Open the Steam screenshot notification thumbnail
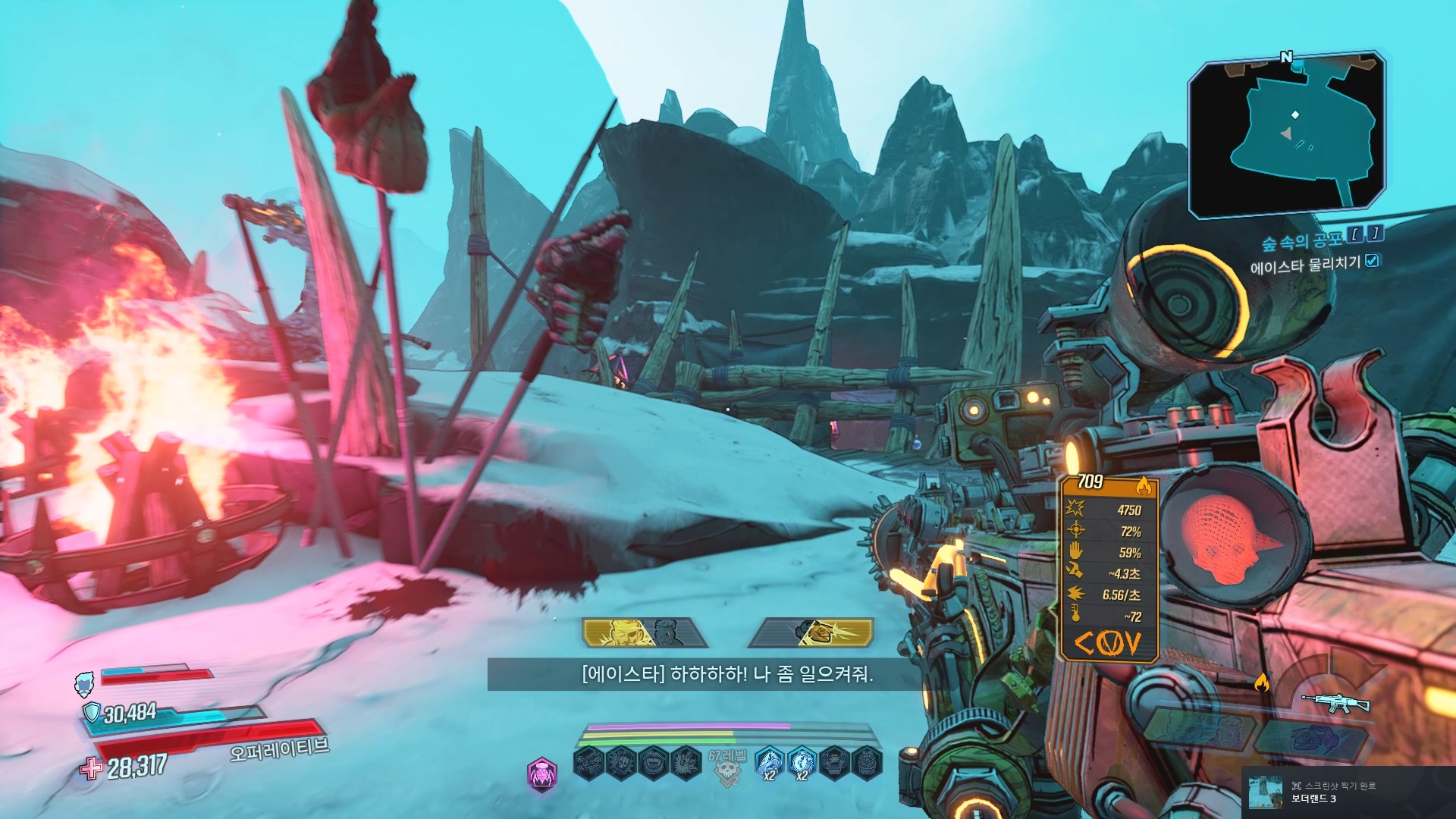 coord(1265,792)
